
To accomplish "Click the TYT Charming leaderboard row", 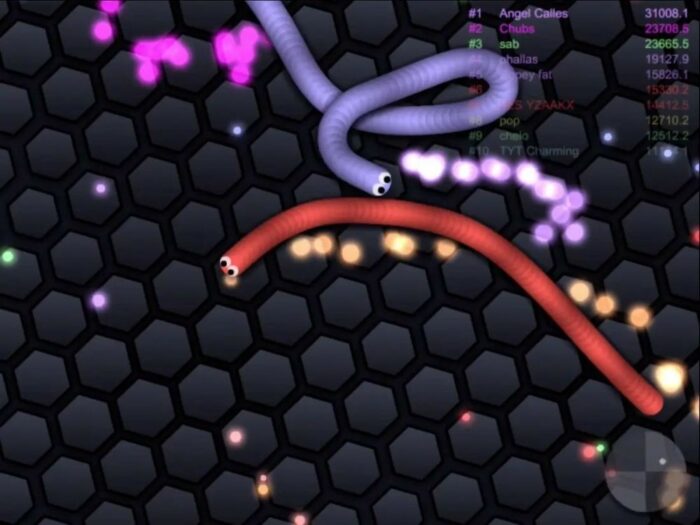I will [x=538, y=151].
